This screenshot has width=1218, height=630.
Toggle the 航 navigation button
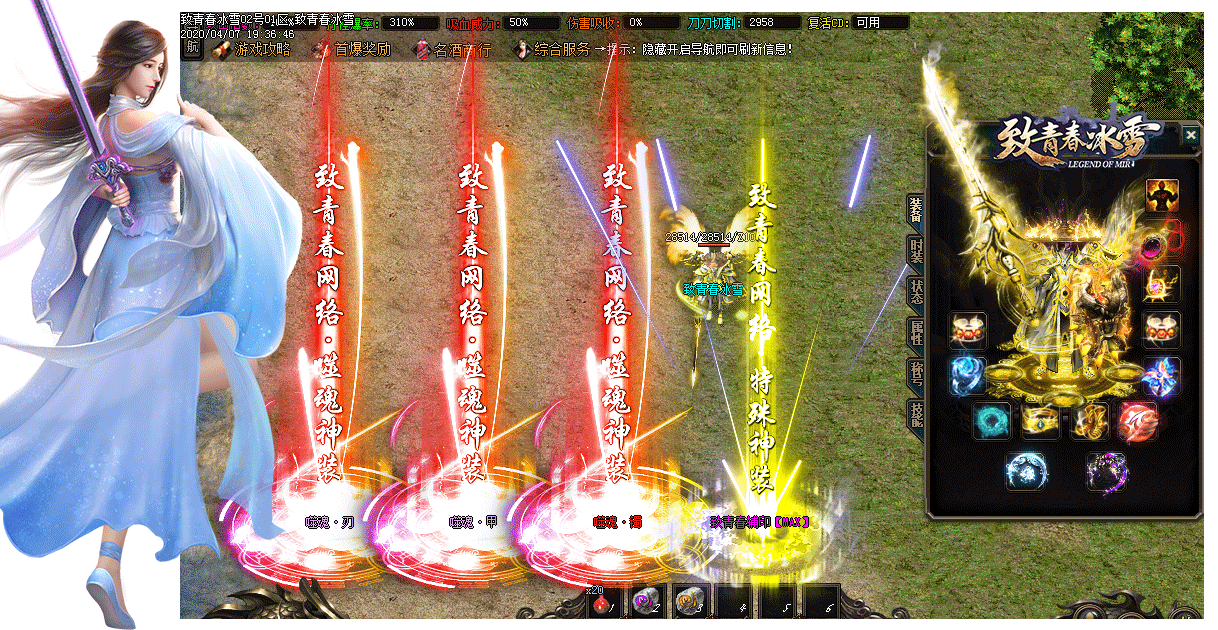point(193,48)
